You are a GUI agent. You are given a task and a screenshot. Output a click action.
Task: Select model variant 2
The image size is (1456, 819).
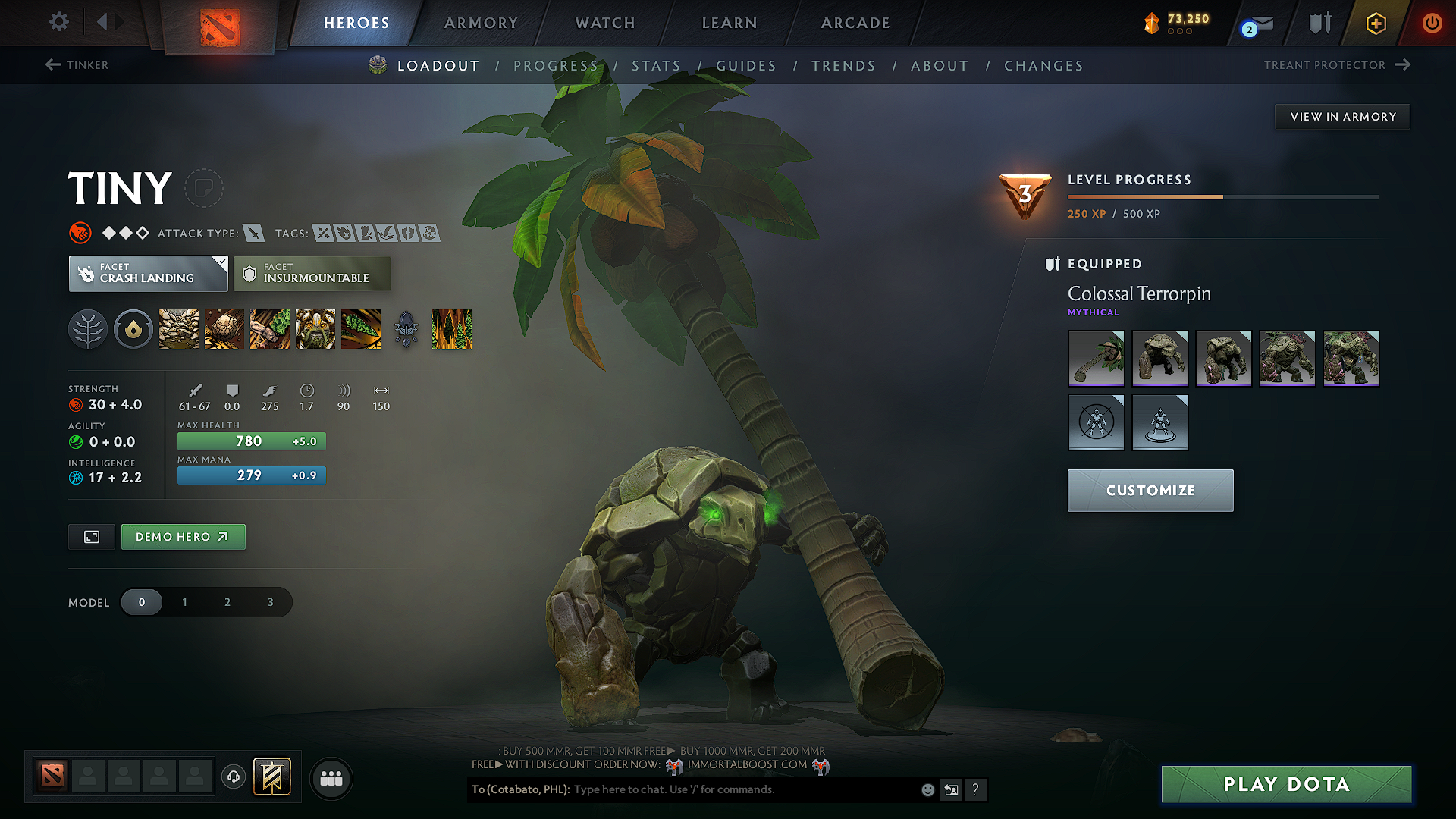(227, 601)
